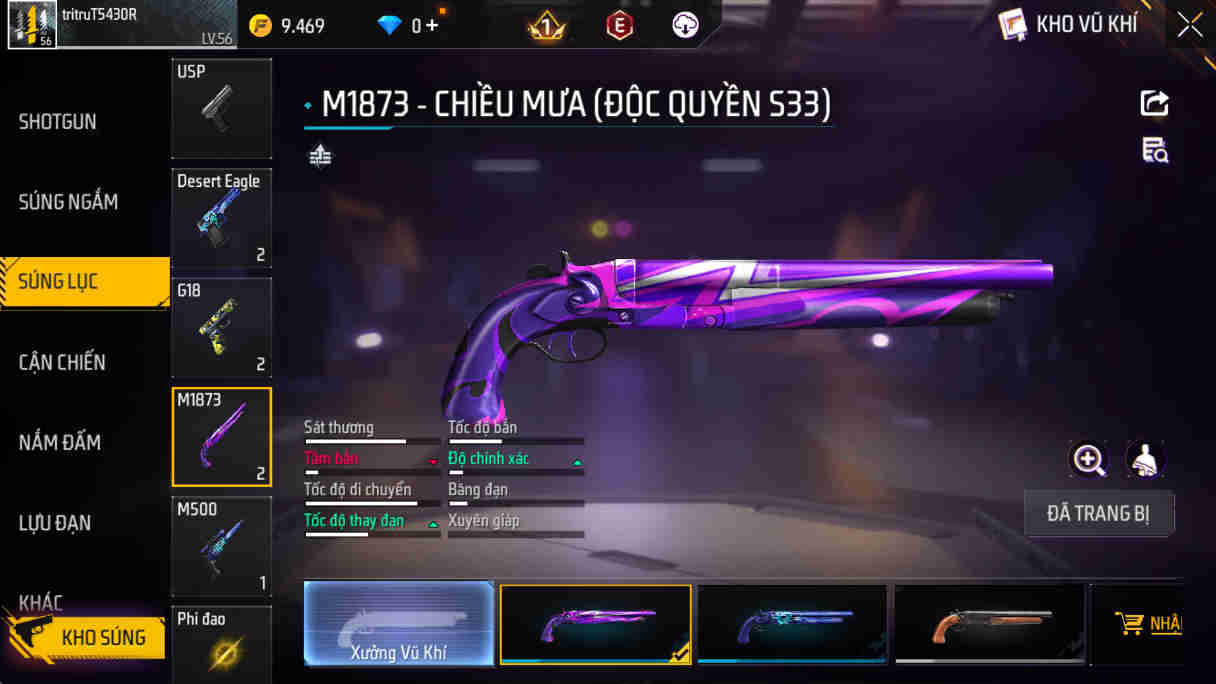Viewport: 1216px width, 684px height.
Task: Close the weapon vault screen
Action: point(1189,25)
